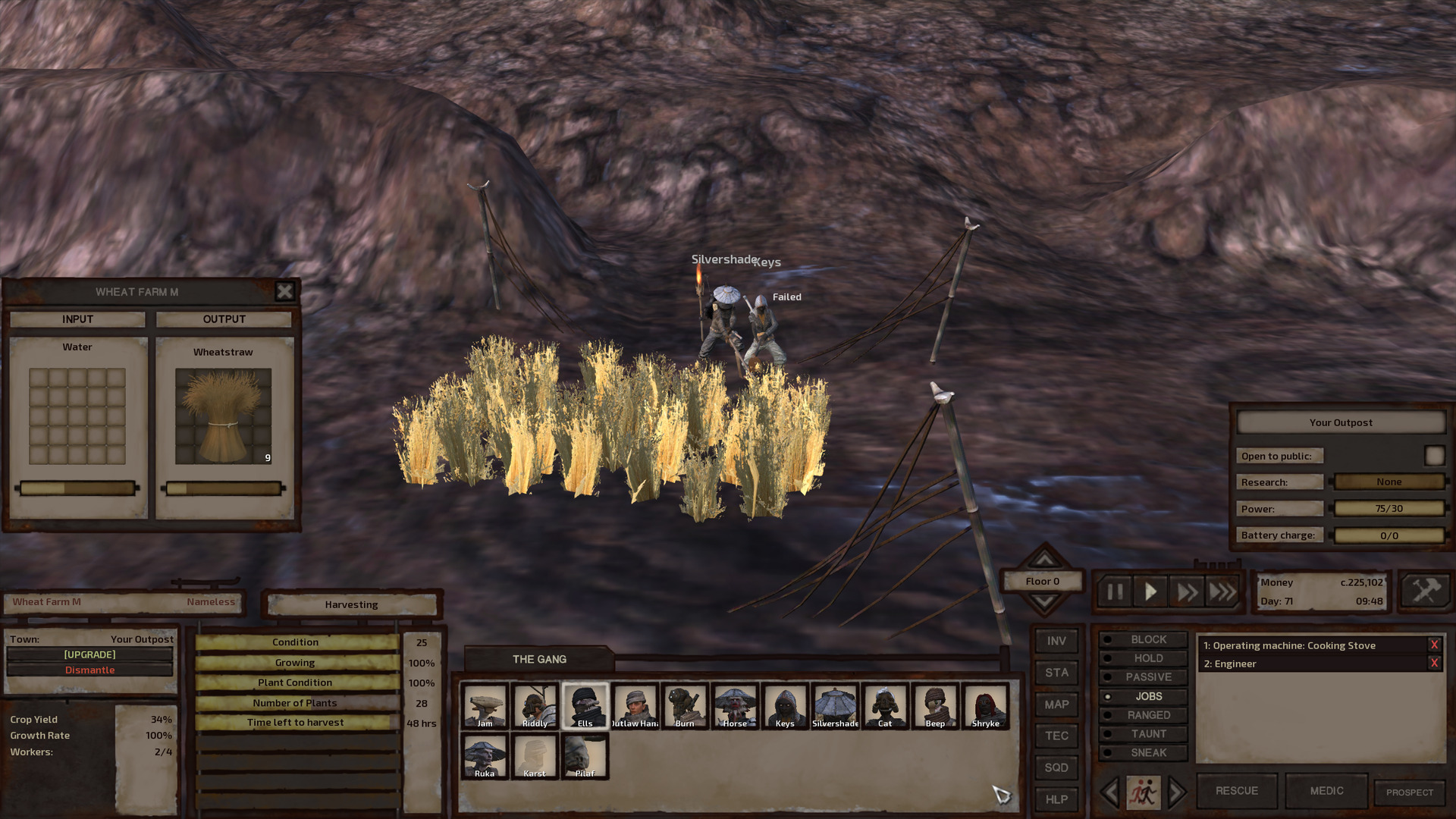
Task: Click the Dismantle button
Action: click(90, 670)
